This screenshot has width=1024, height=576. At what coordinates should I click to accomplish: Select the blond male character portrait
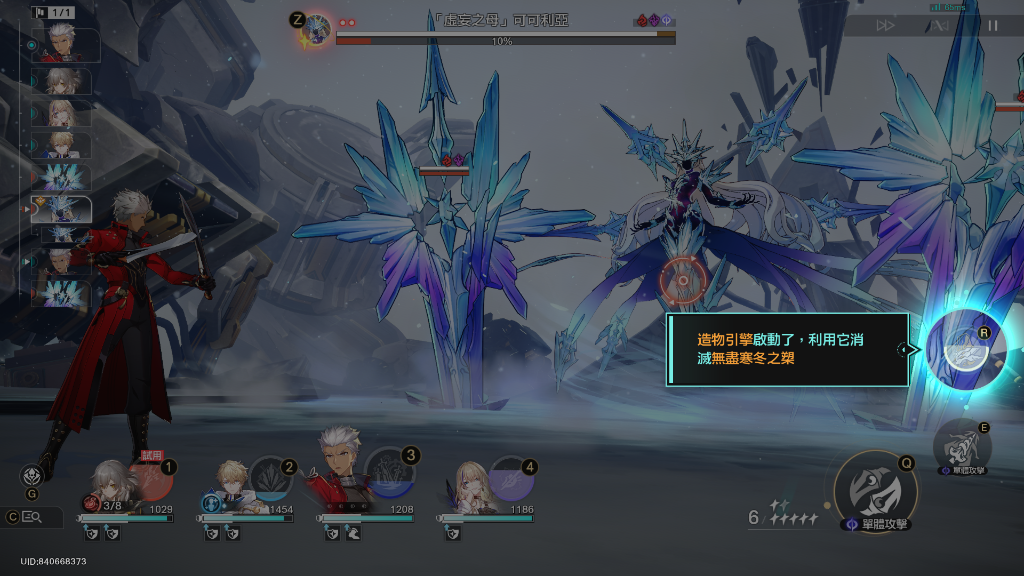(233, 482)
